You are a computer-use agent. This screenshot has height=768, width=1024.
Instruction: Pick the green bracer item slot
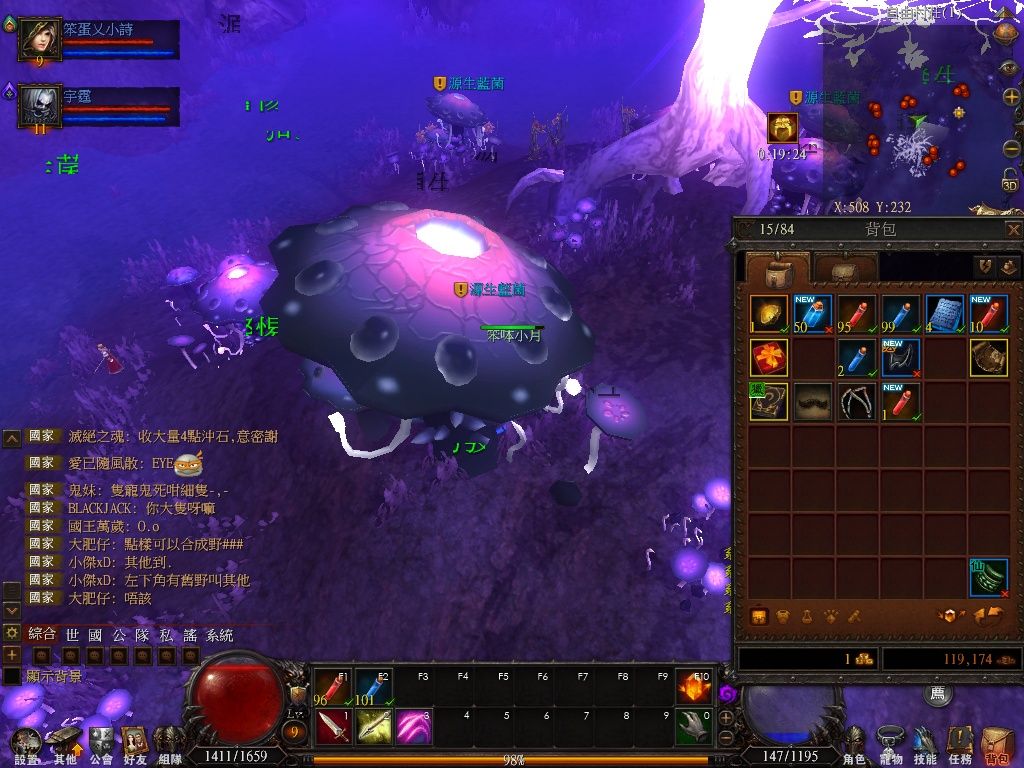coord(989,577)
